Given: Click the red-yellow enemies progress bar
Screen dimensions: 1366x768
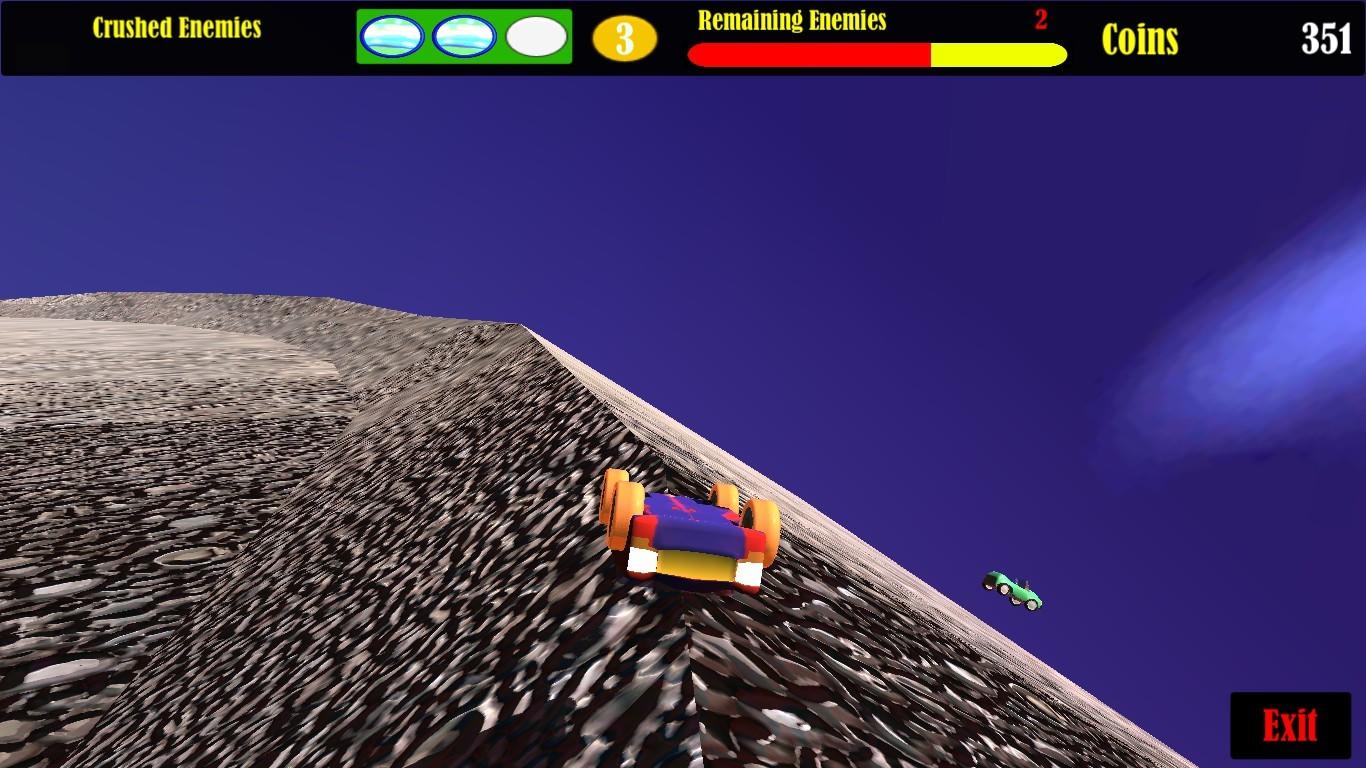Looking at the screenshot, I should 875,51.
